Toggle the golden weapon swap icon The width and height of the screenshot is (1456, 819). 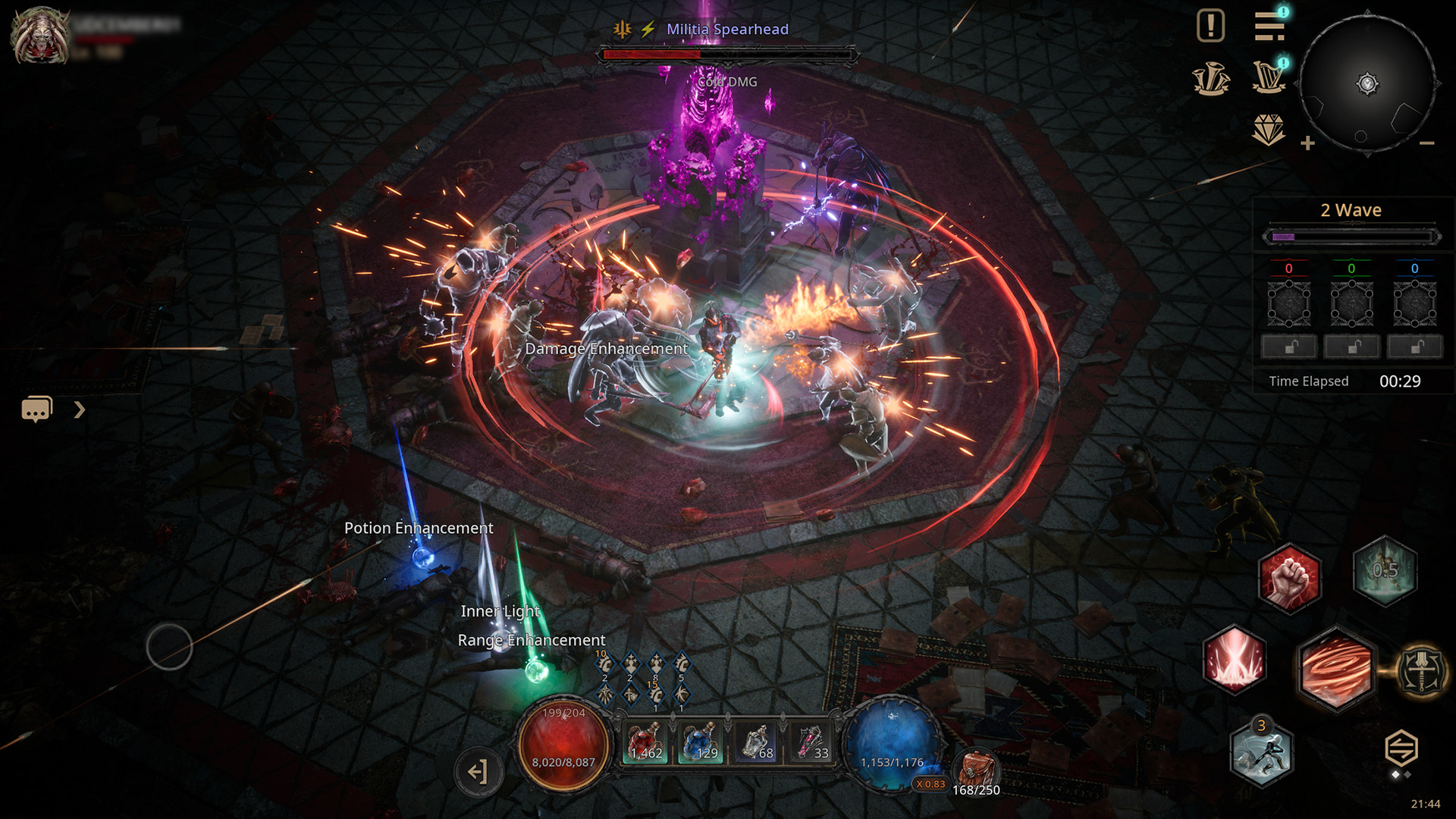click(x=1422, y=670)
